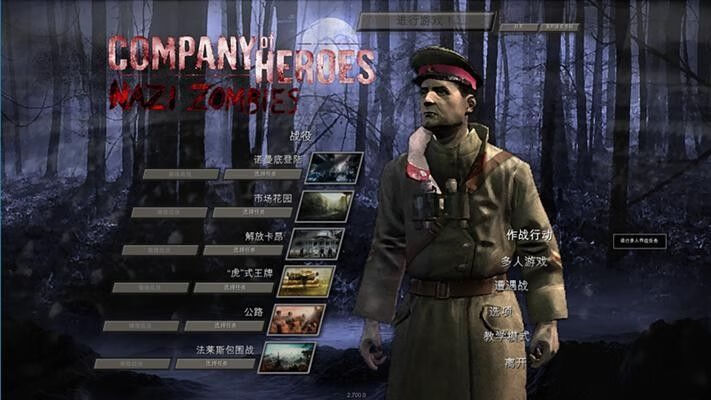Screen dimensions: 711x400
Task: Pick the 市场花园 campaign thumbnail
Action: pyautogui.click(x=324, y=206)
